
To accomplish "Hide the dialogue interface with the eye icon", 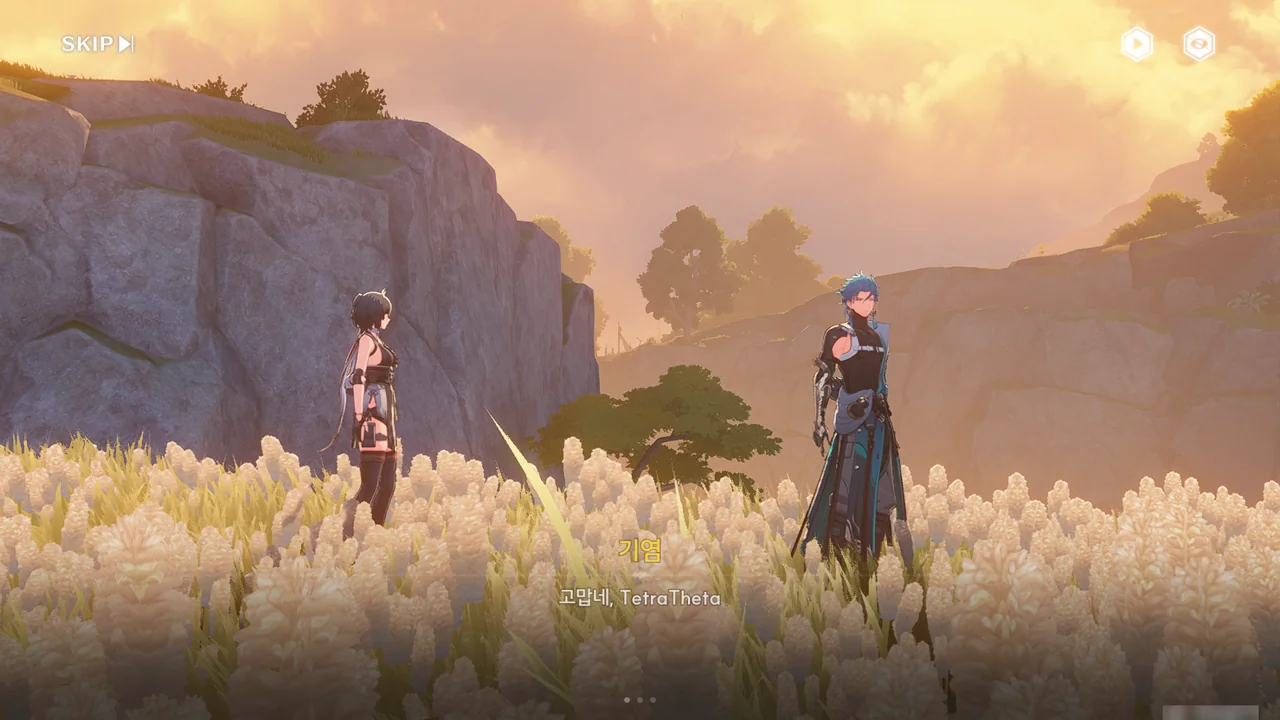I will point(1199,44).
